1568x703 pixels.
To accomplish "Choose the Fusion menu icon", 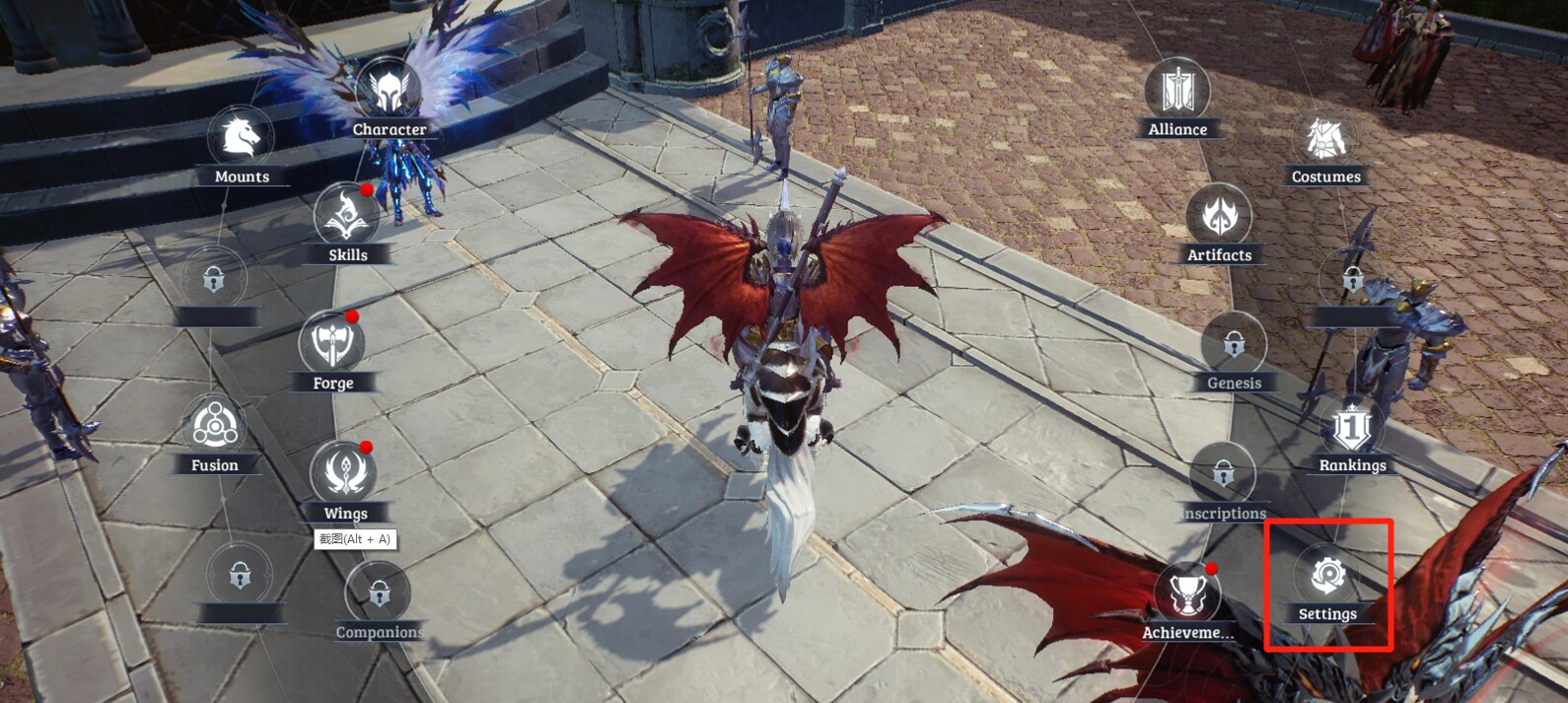I will click(x=214, y=427).
